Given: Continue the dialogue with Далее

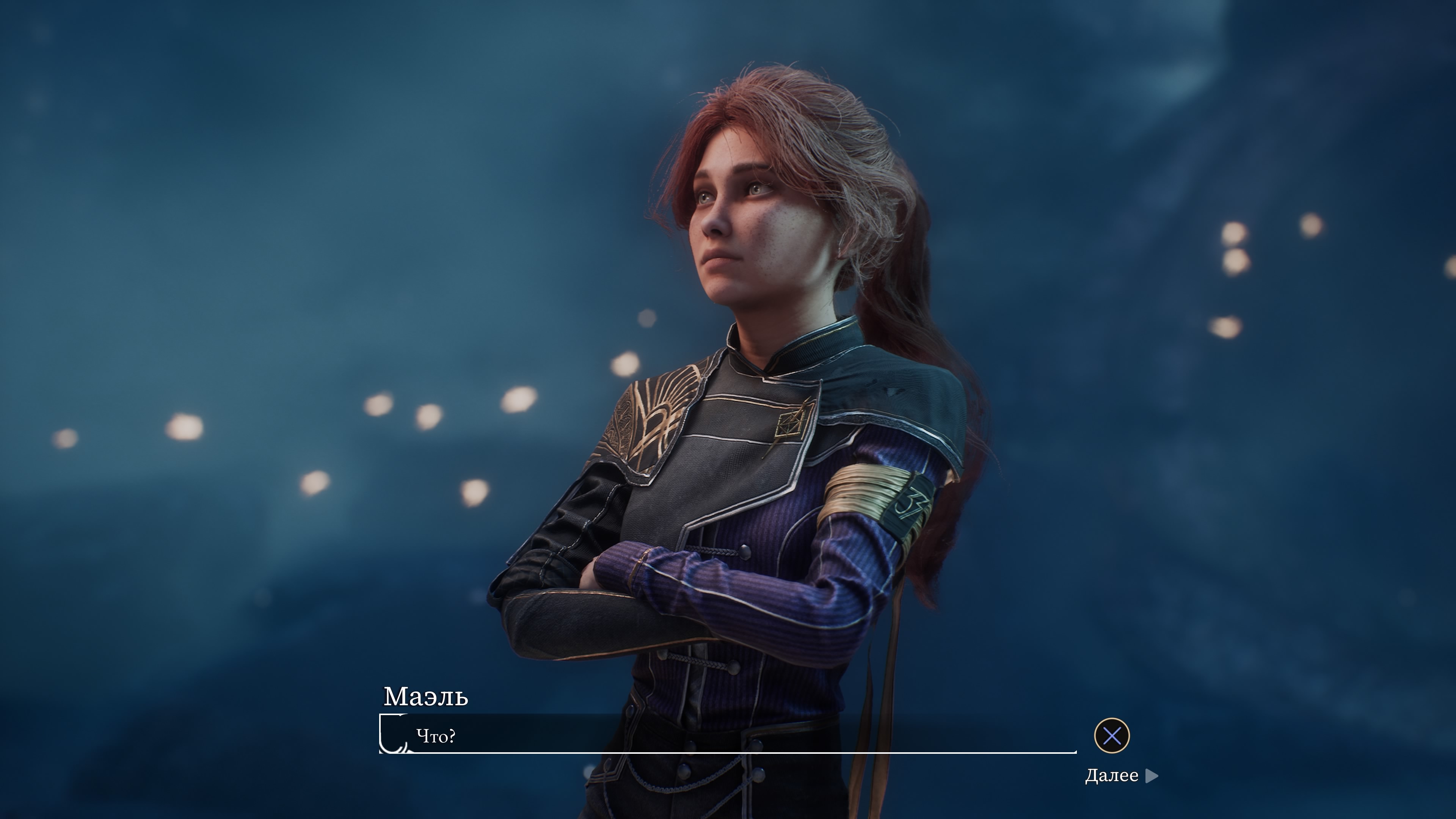Looking at the screenshot, I should click(x=1121, y=775).
